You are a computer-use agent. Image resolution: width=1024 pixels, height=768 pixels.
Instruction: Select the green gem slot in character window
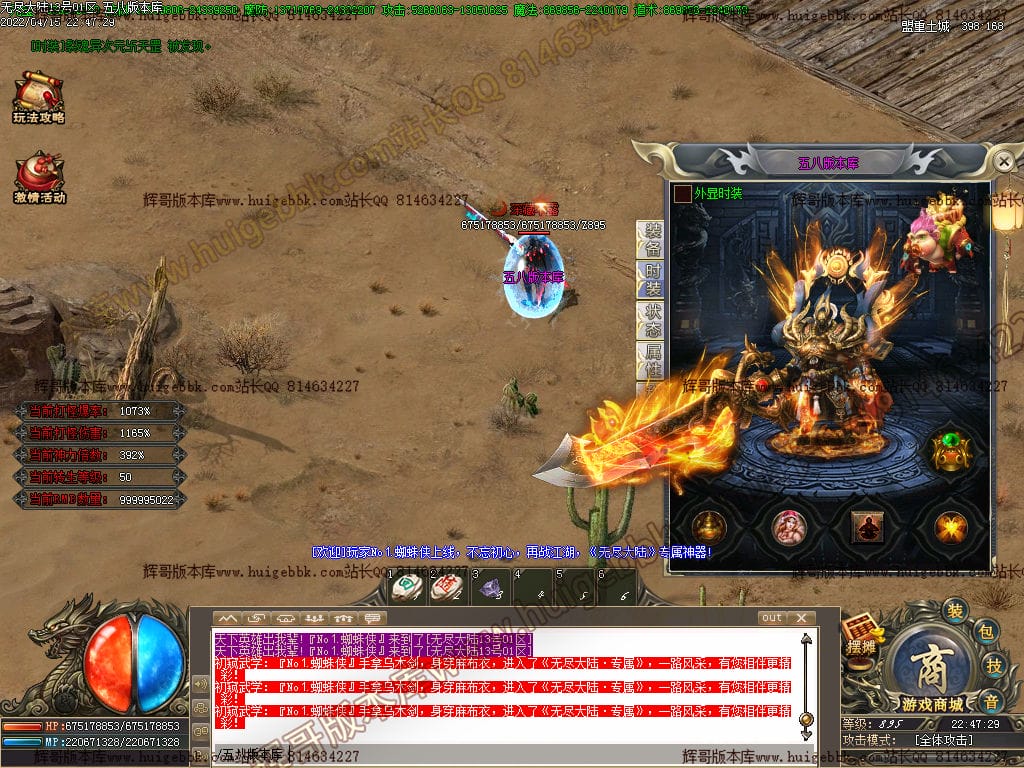click(948, 452)
